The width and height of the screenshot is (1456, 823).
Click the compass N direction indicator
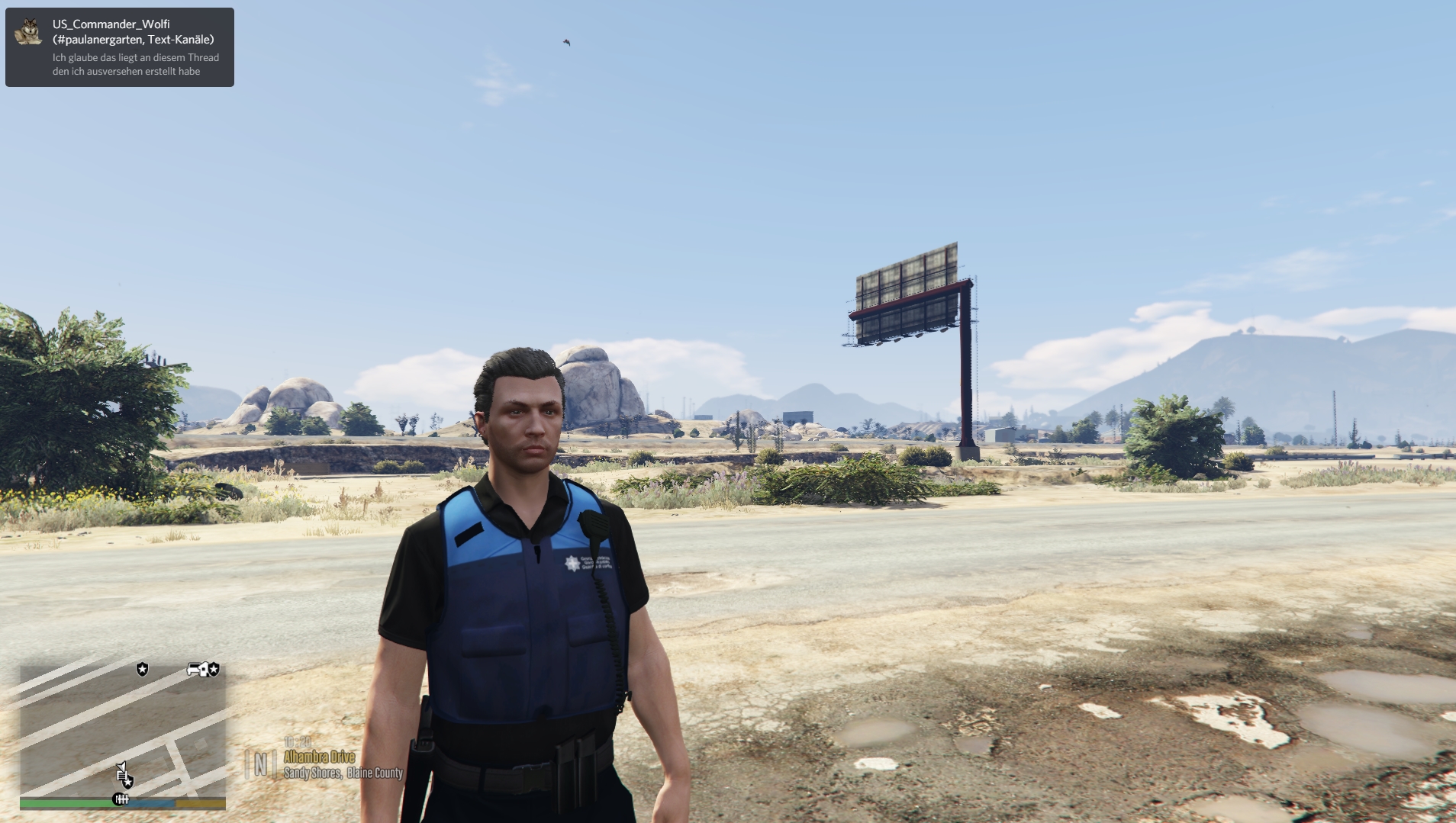click(260, 764)
